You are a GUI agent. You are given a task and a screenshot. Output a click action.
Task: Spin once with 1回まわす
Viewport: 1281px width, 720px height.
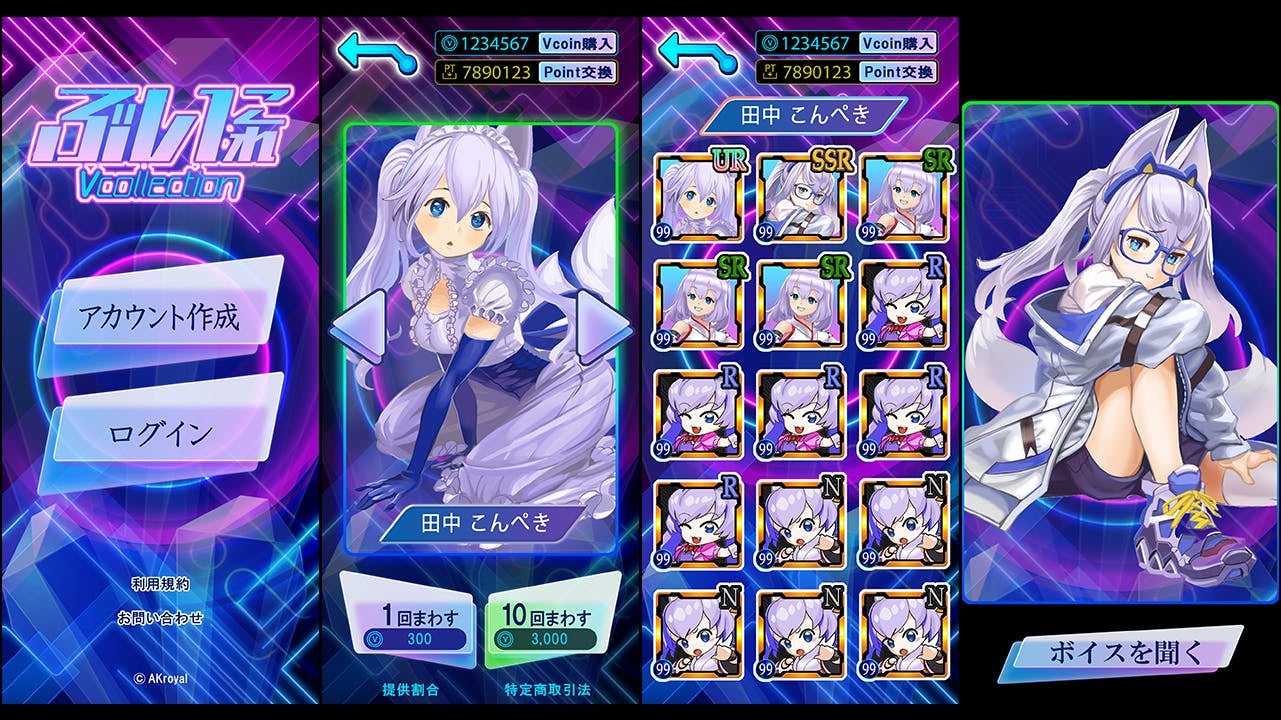tap(405, 627)
